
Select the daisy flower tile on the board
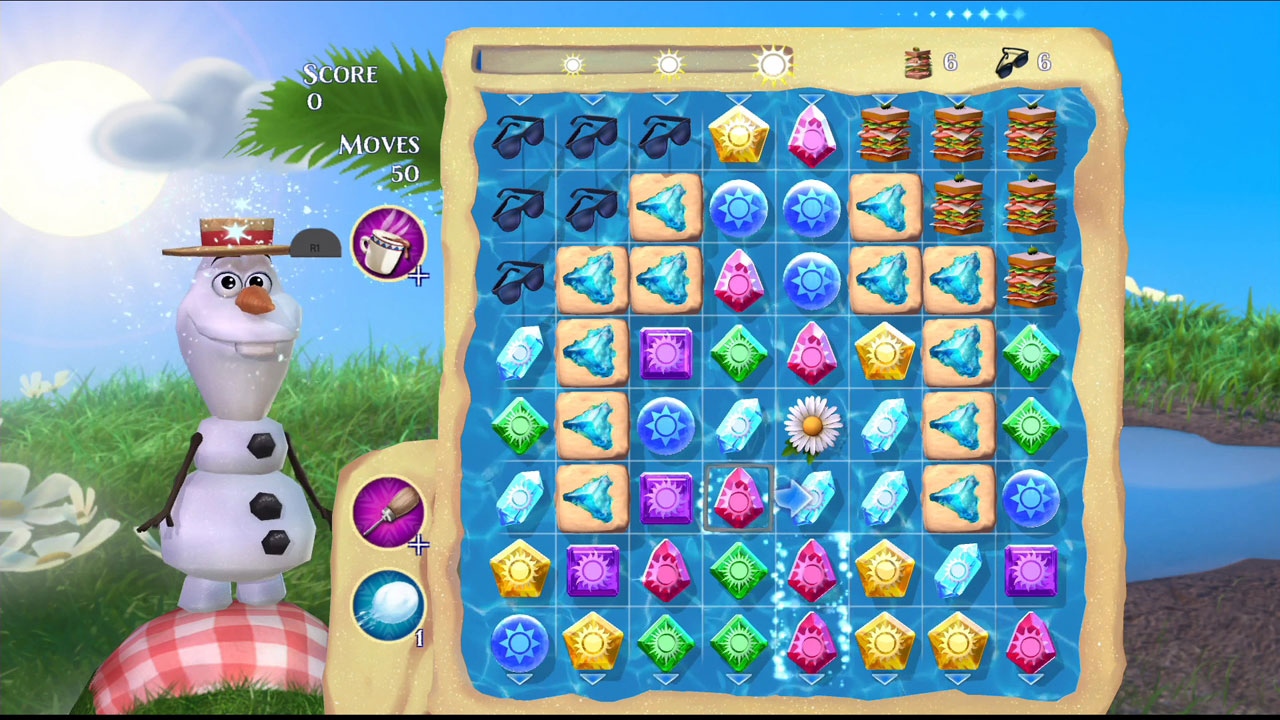pos(815,425)
